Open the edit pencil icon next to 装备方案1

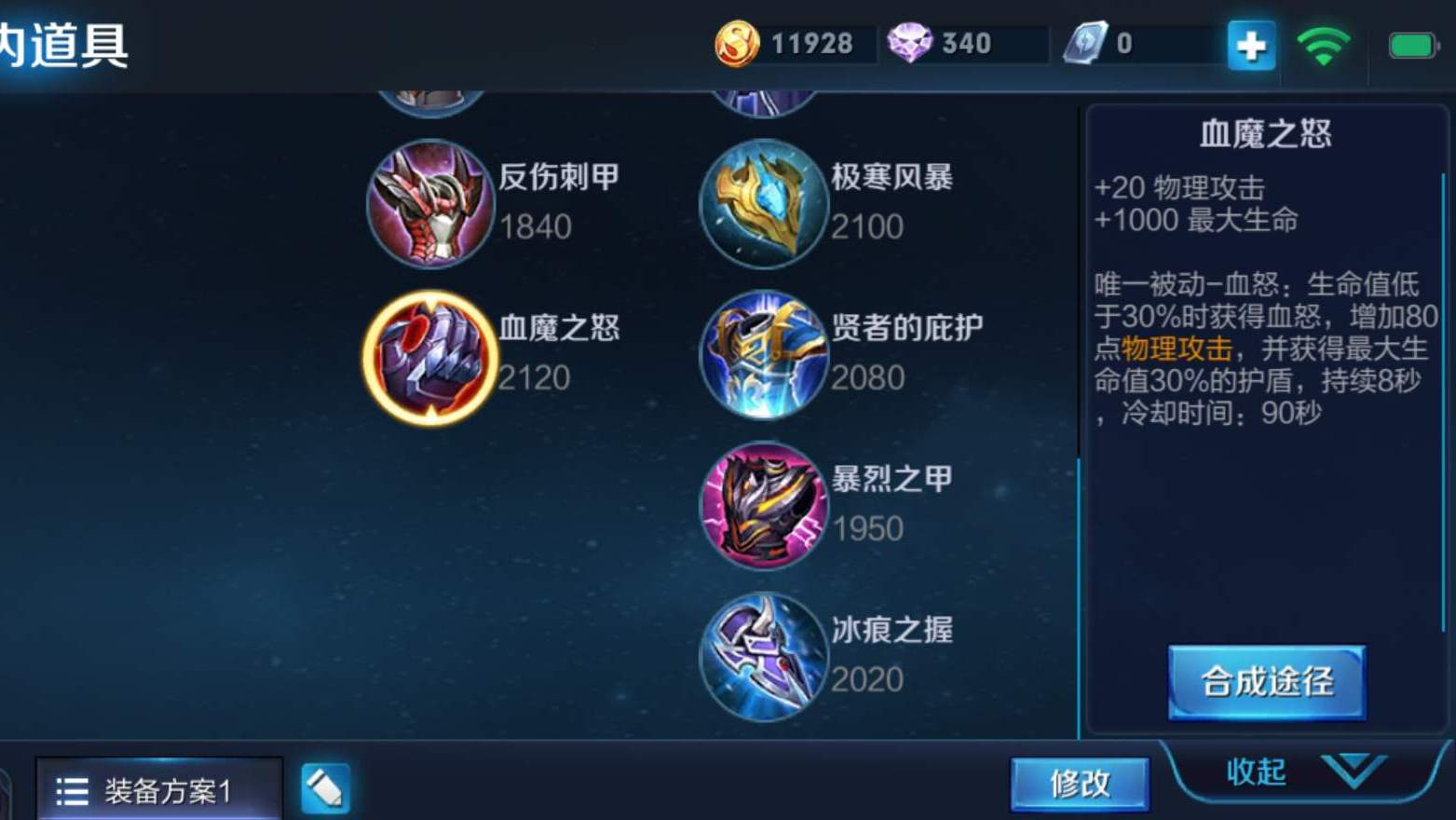tap(324, 786)
